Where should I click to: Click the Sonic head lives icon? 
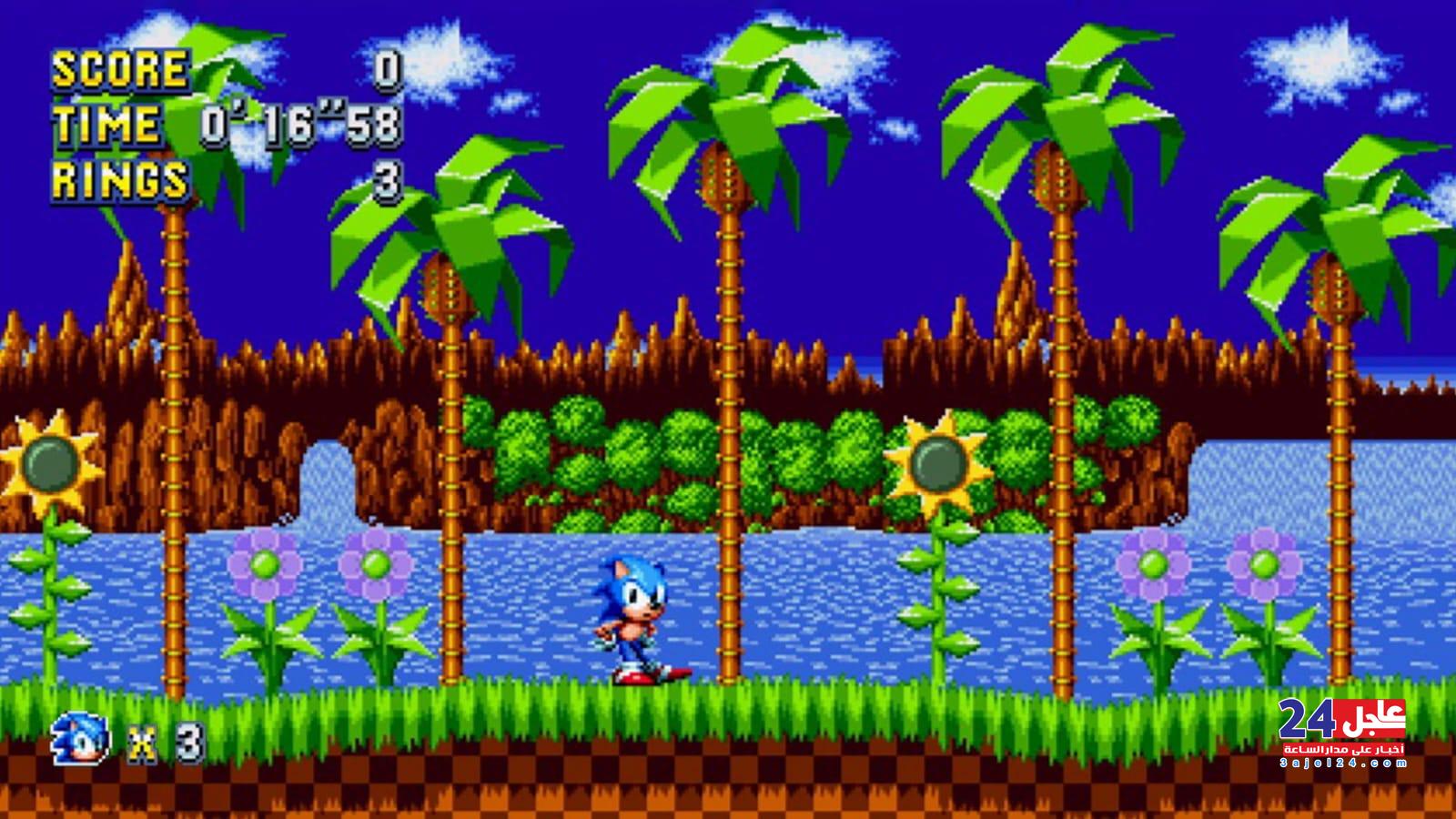point(81,738)
